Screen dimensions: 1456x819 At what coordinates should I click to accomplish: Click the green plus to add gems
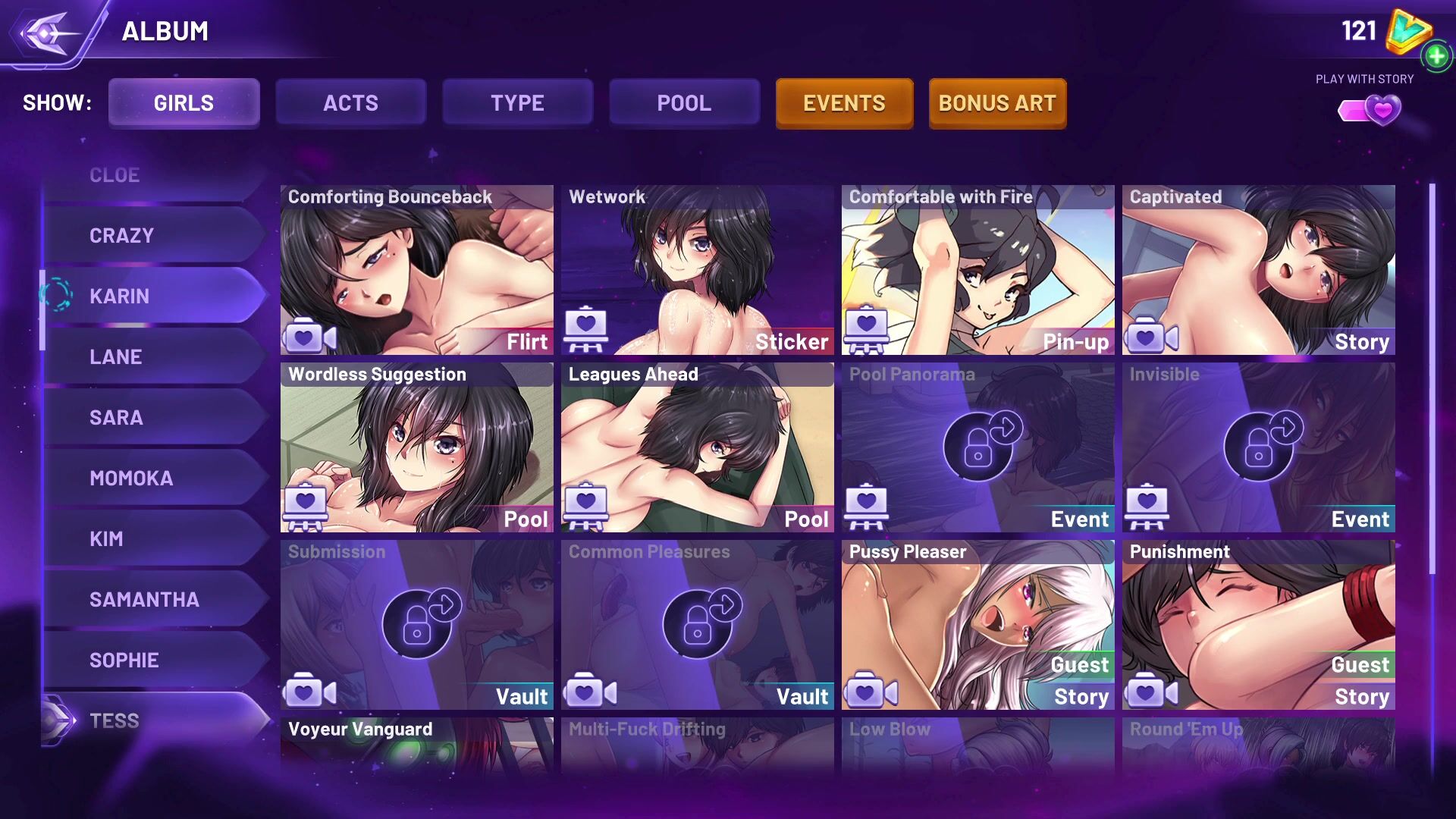click(x=1436, y=56)
